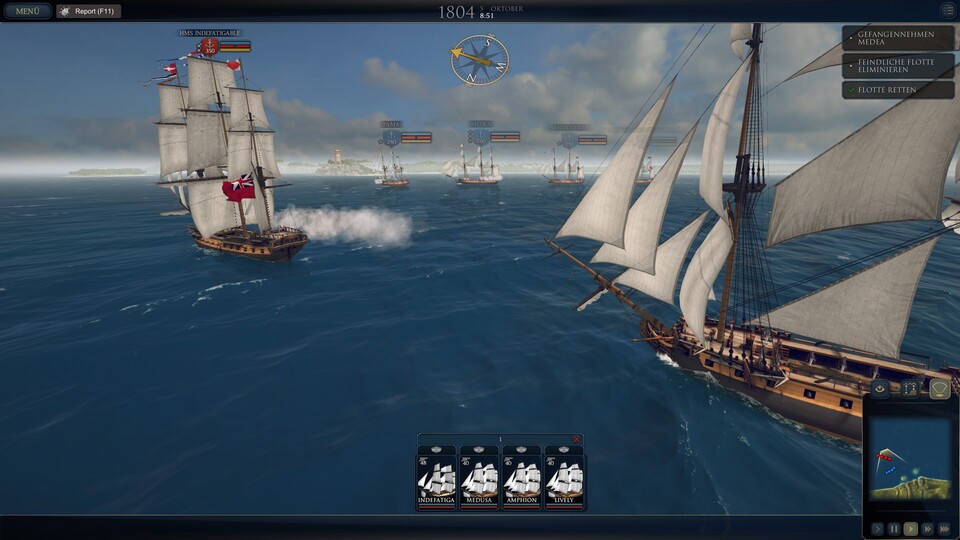Activate the formation icon above minimap

pyautogui.click(x=909, y=388)
